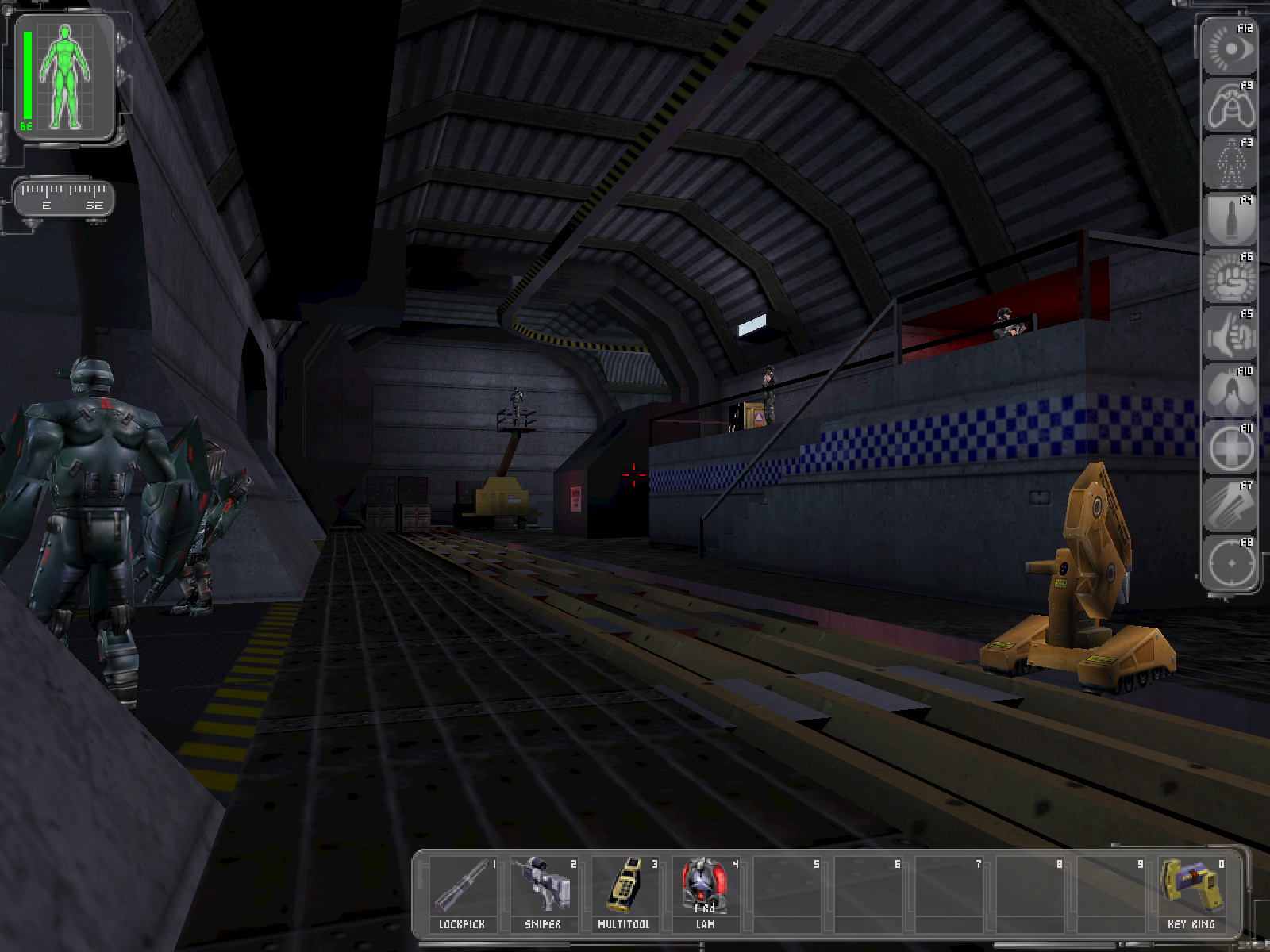Equip the Sniper rifle slot

[543, 892]
